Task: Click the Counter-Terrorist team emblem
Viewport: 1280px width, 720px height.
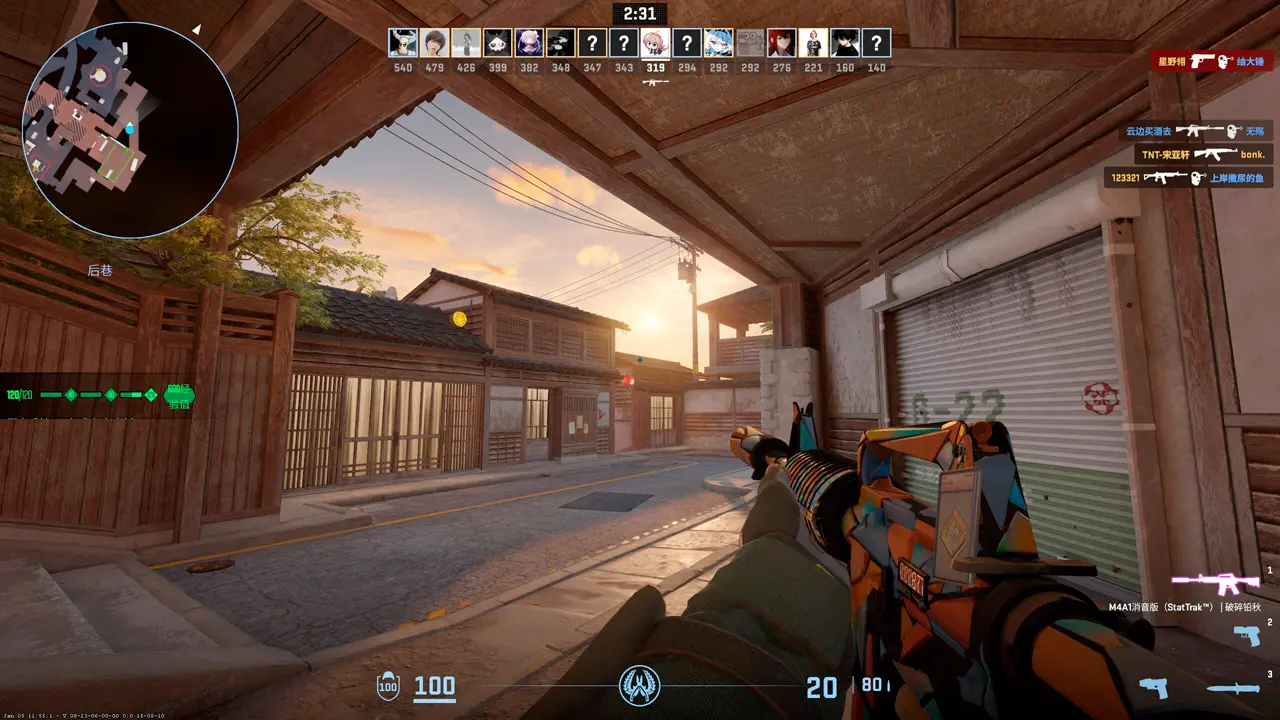Action: (x=640, y=686)
